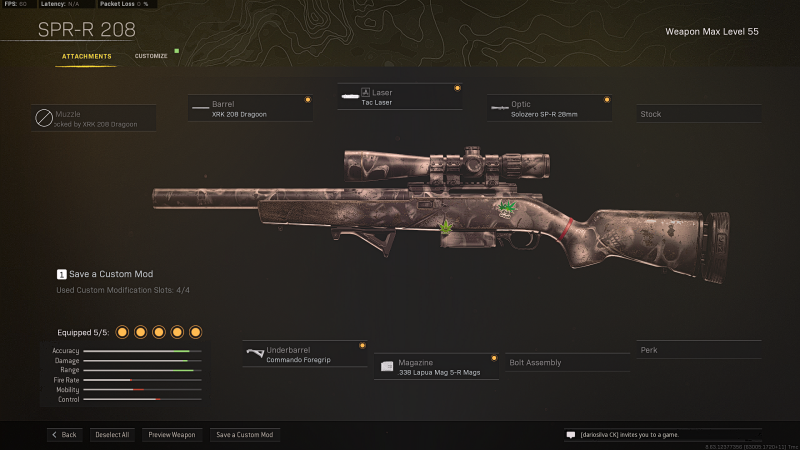Select the Magazine slot with .338 Lapua Mags
This screenshot has width=800, height=450.
coord(436,366)
